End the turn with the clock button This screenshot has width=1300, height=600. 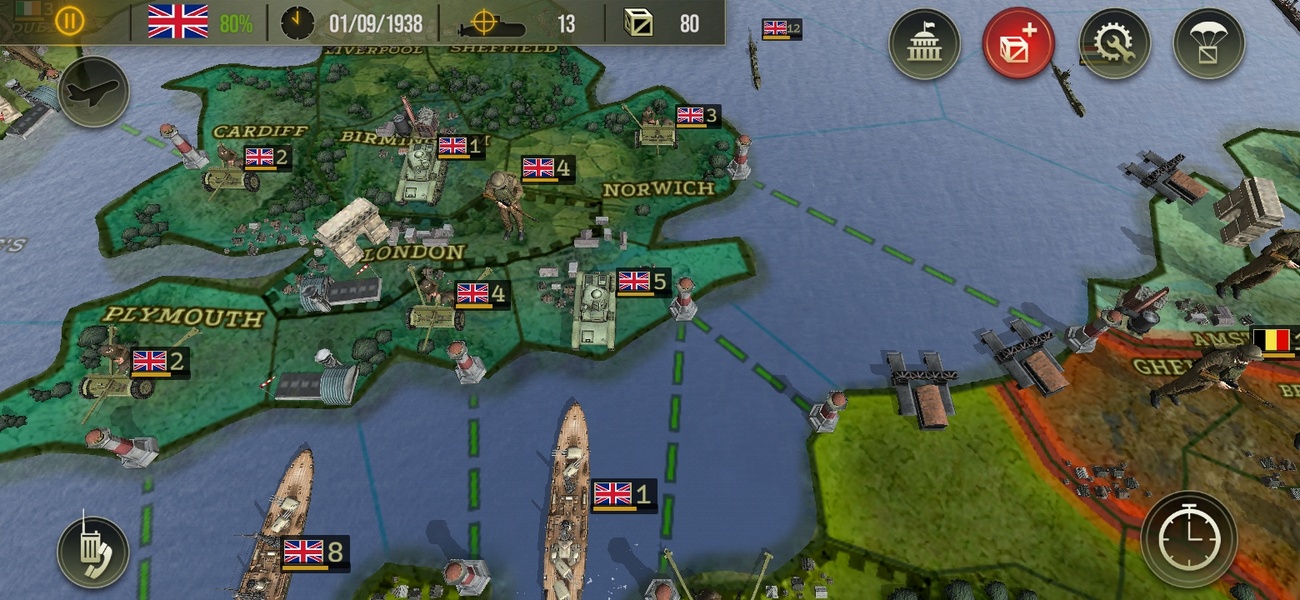tap(1188, 540)
